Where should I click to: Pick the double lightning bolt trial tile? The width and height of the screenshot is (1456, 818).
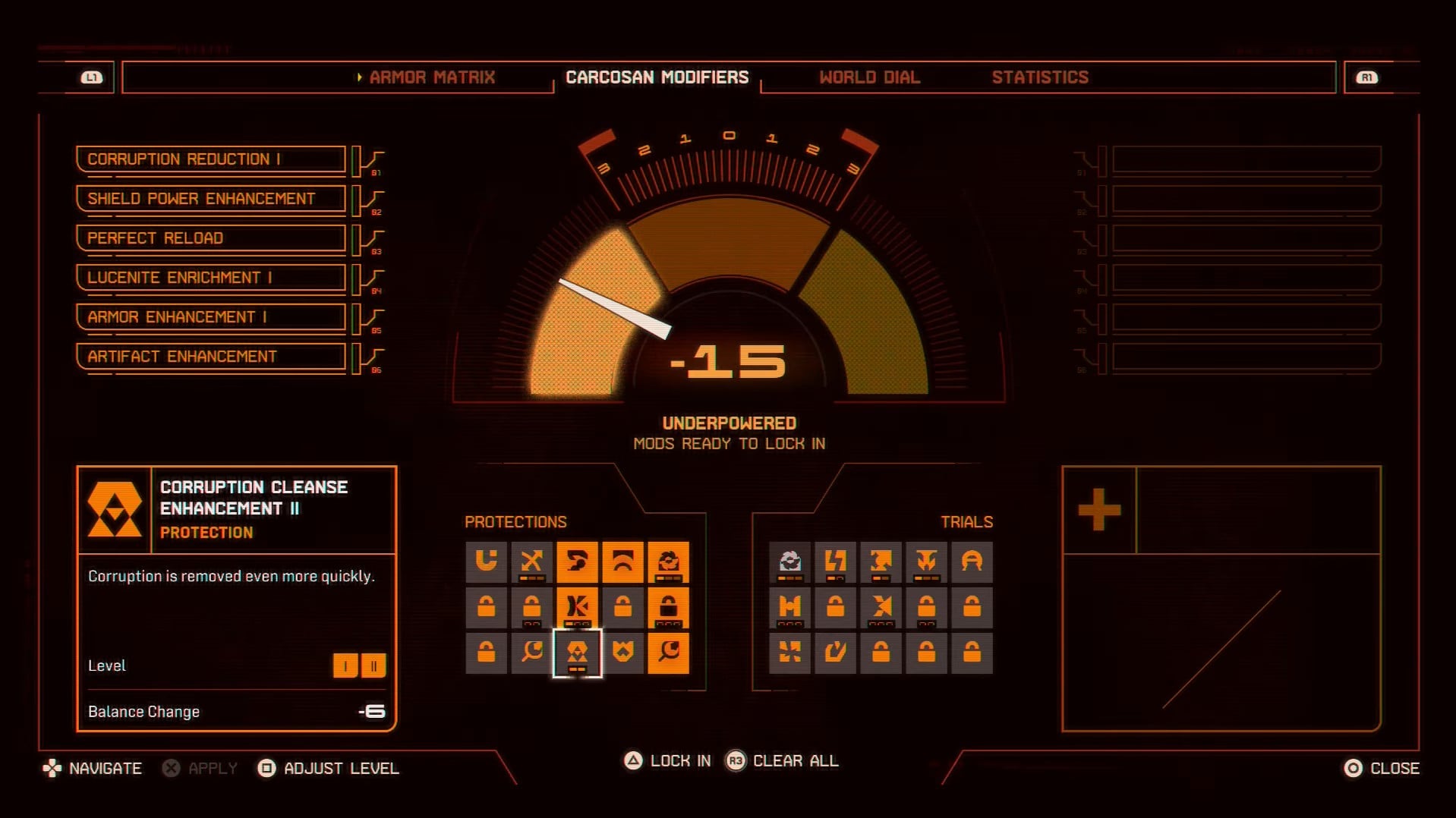click(835, 562)
